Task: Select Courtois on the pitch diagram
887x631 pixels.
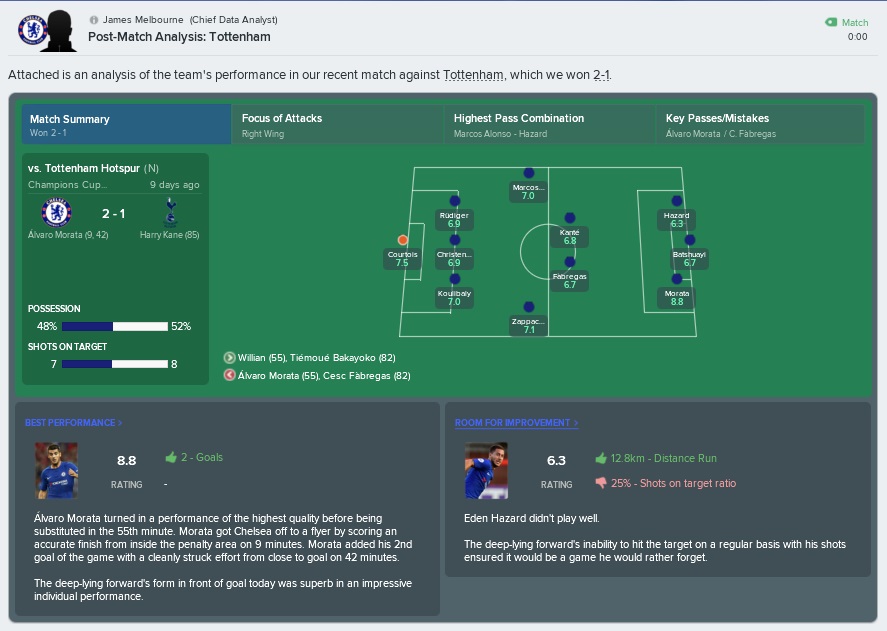Action: pos(403,240)
